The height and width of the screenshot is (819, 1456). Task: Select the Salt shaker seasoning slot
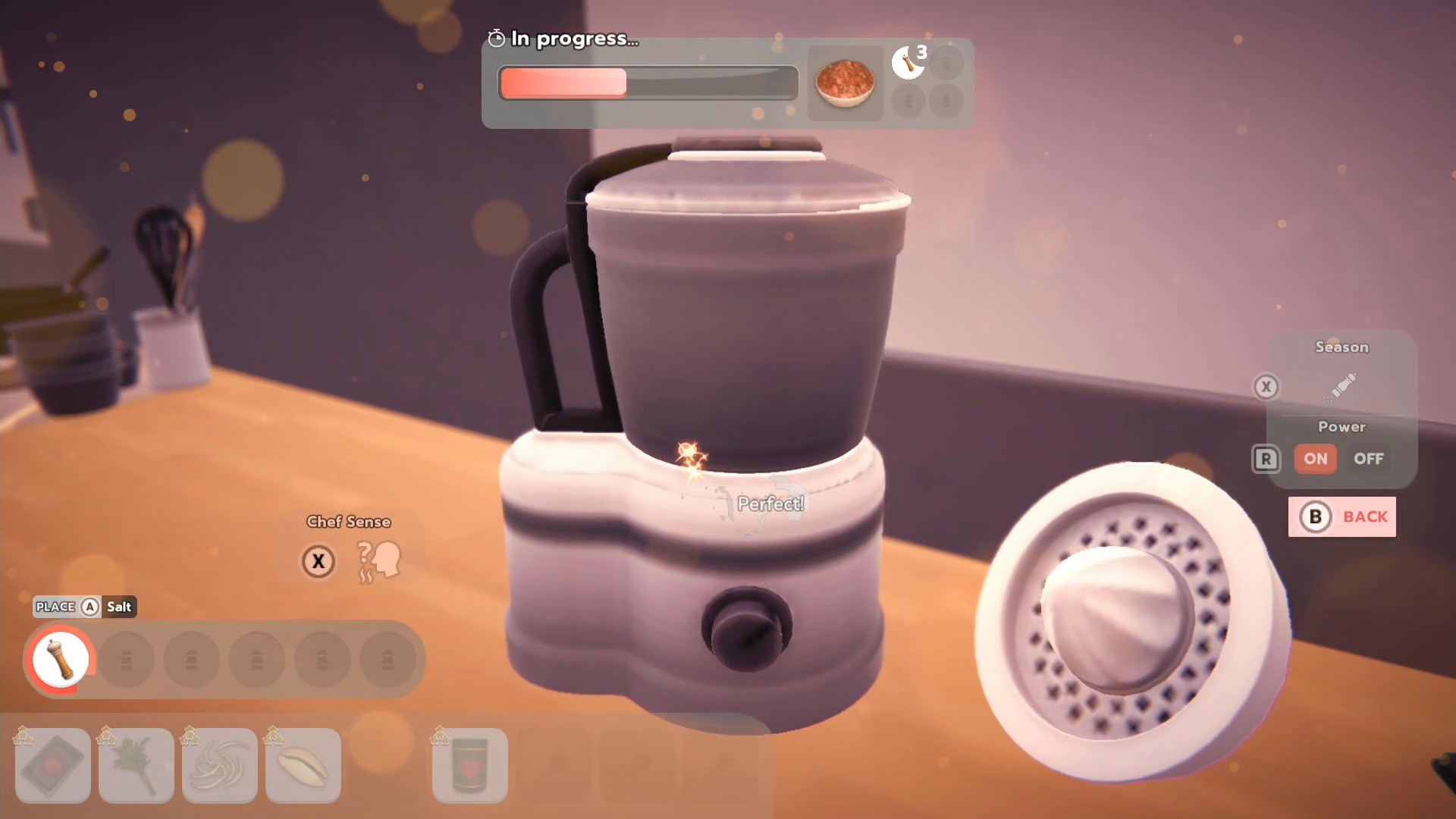(x=61, y=659)
